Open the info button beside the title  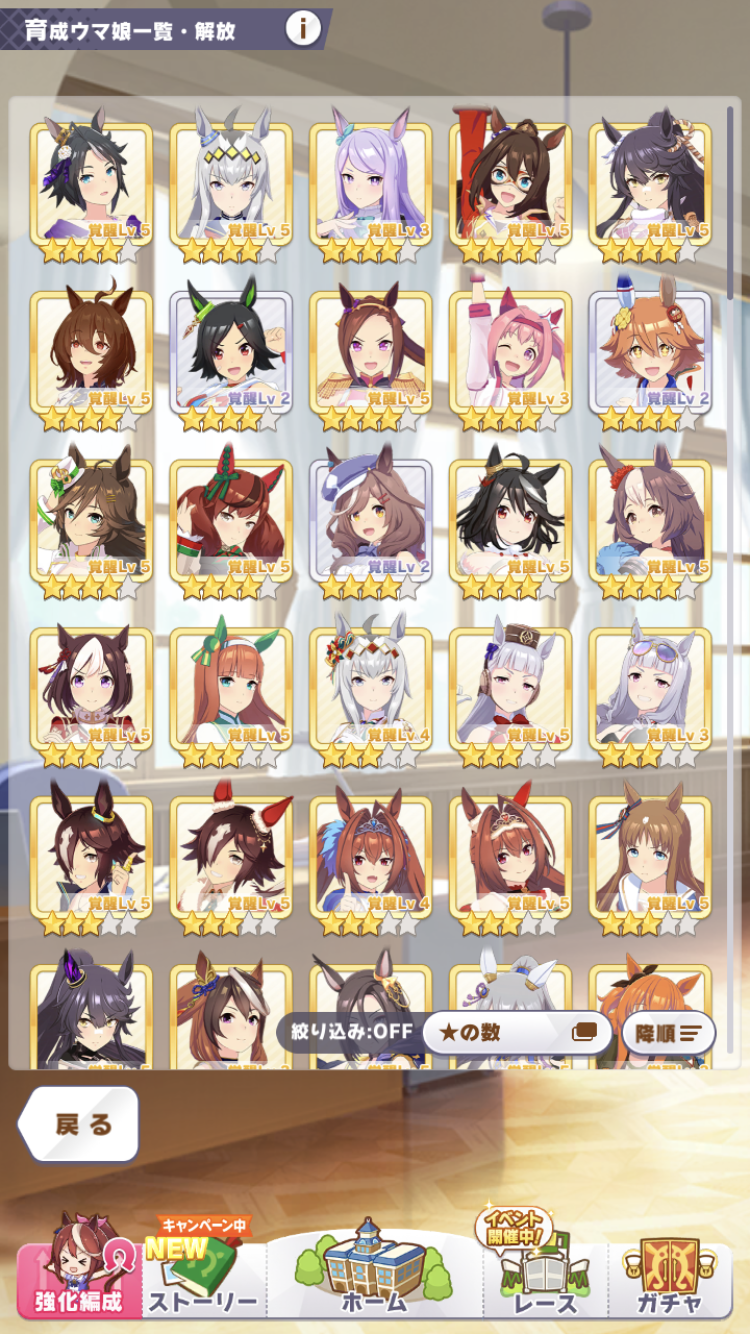click(x=303, y=29)
